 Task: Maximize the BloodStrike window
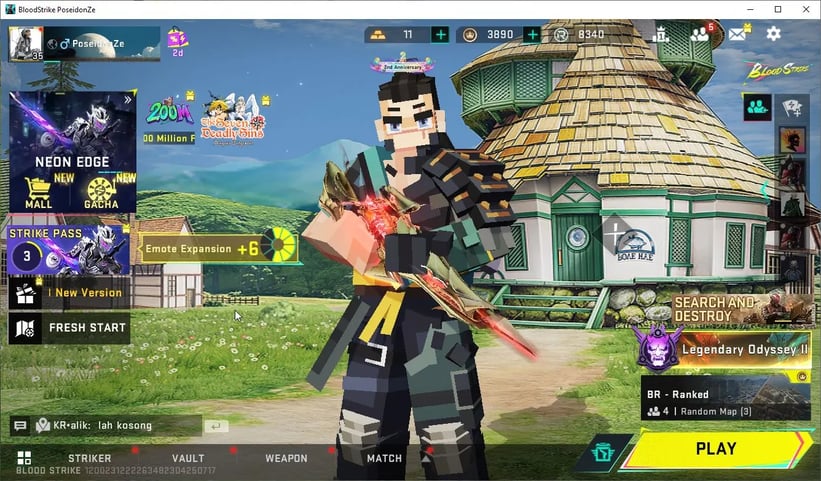point(777,9)
